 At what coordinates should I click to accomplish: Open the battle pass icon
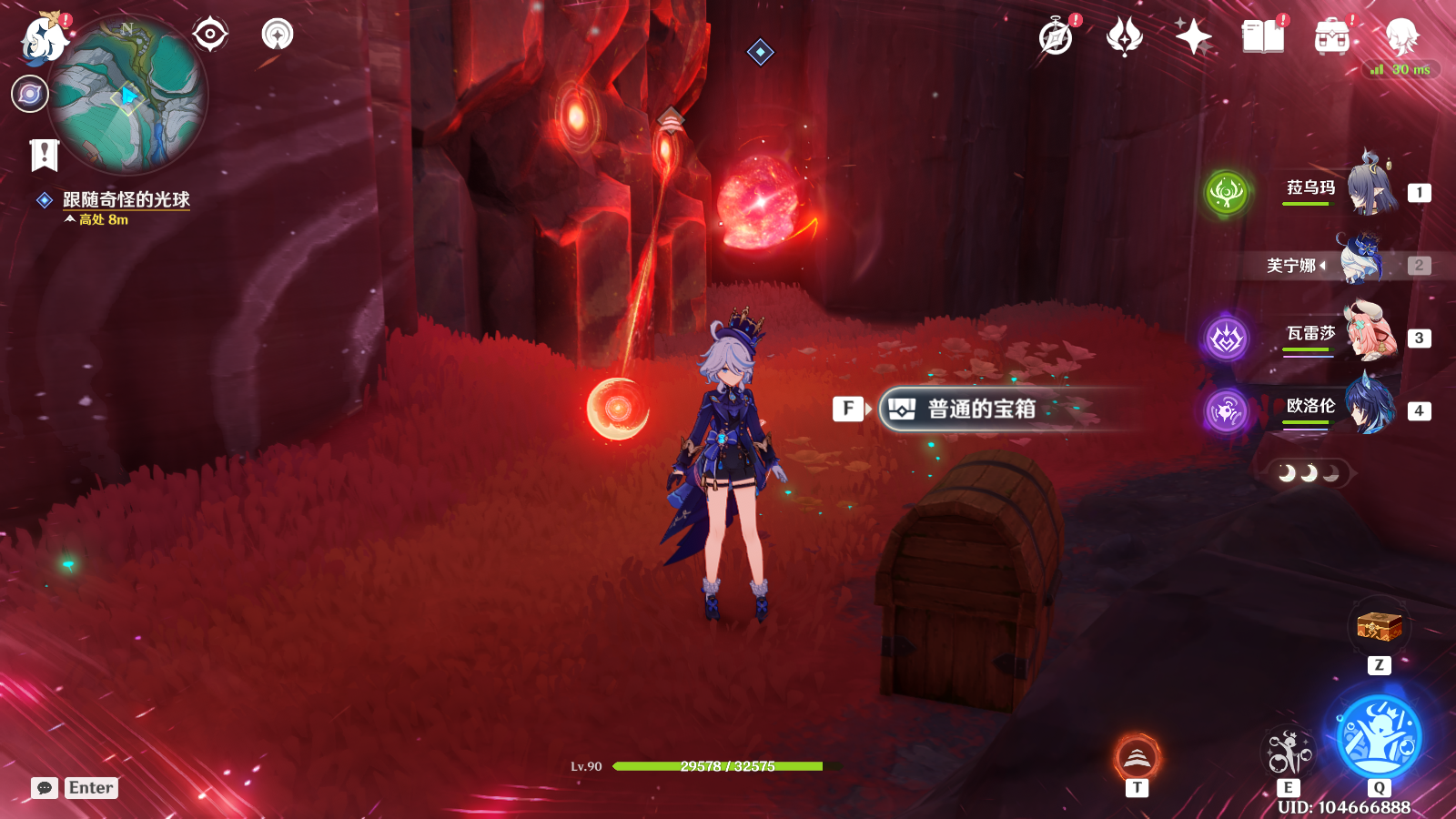pos(1124,37)
